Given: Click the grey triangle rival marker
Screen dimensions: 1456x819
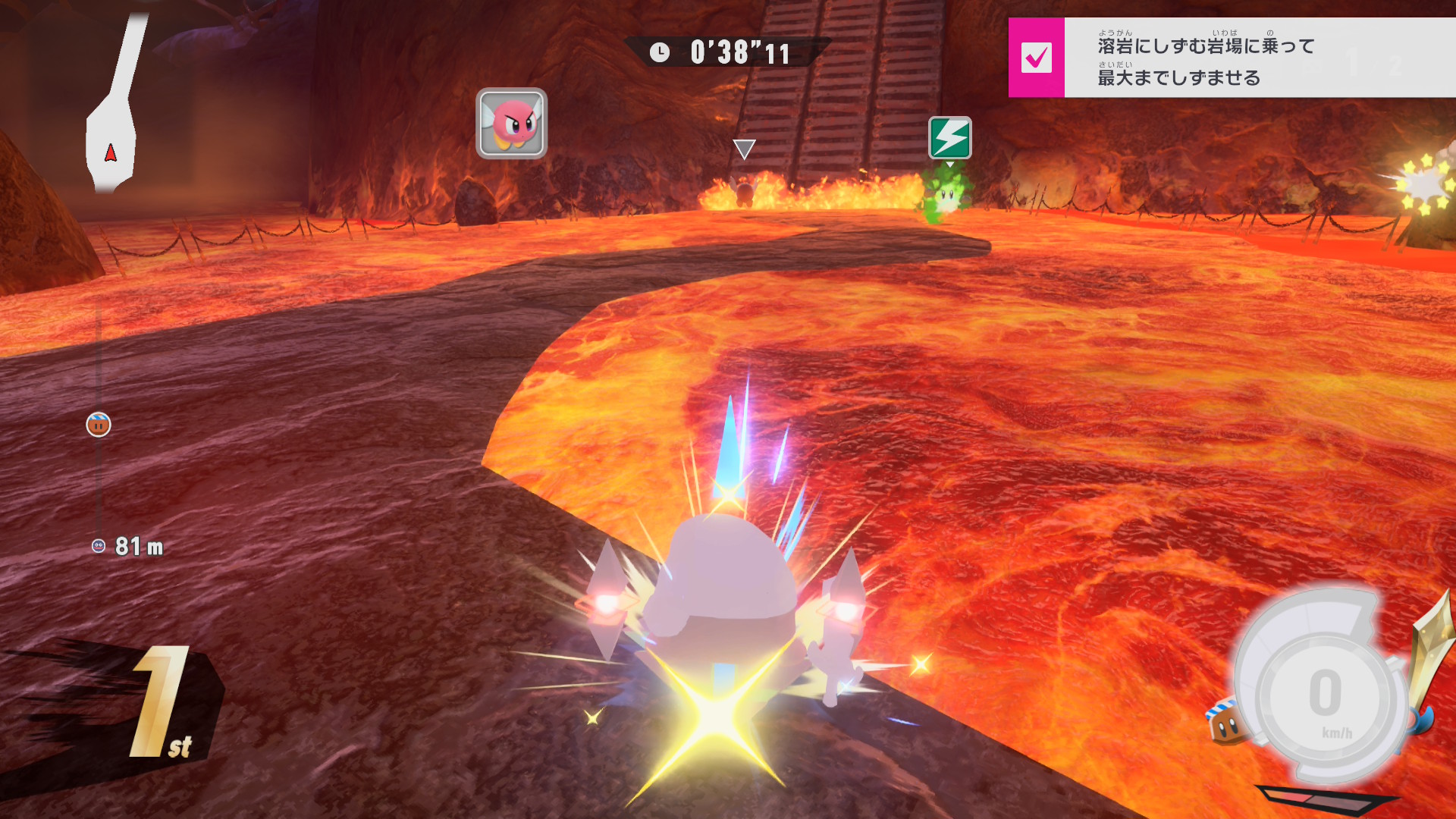Looking at the screenshot, I should pyautogui.click(x=744, y=149).
